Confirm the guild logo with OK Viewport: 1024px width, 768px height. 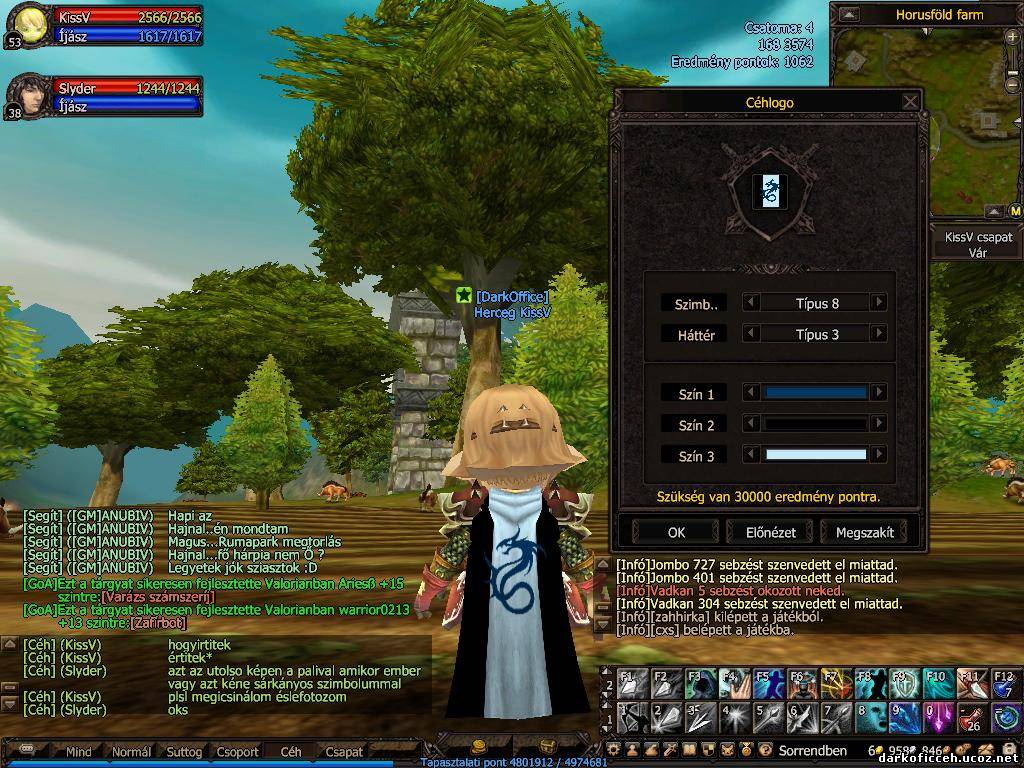677,532
